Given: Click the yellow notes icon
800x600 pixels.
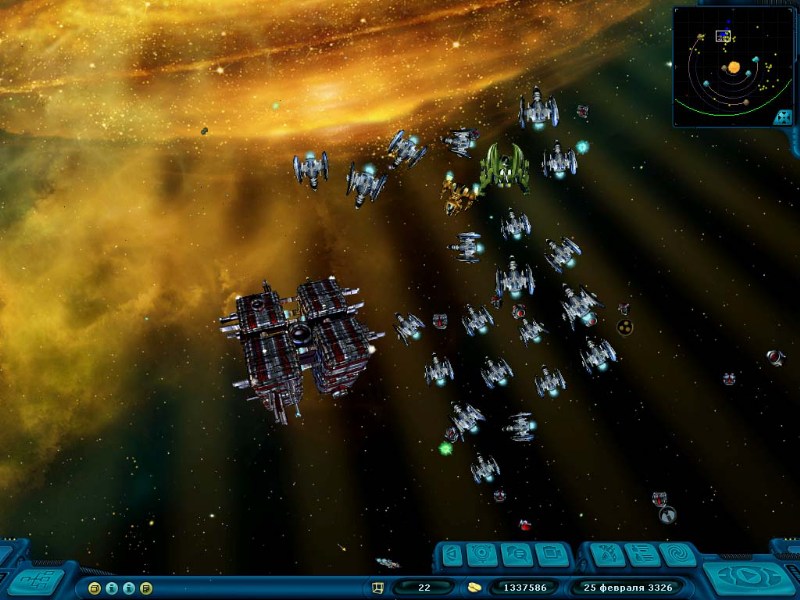Looking at the screenshot, I should click(146, 587).
